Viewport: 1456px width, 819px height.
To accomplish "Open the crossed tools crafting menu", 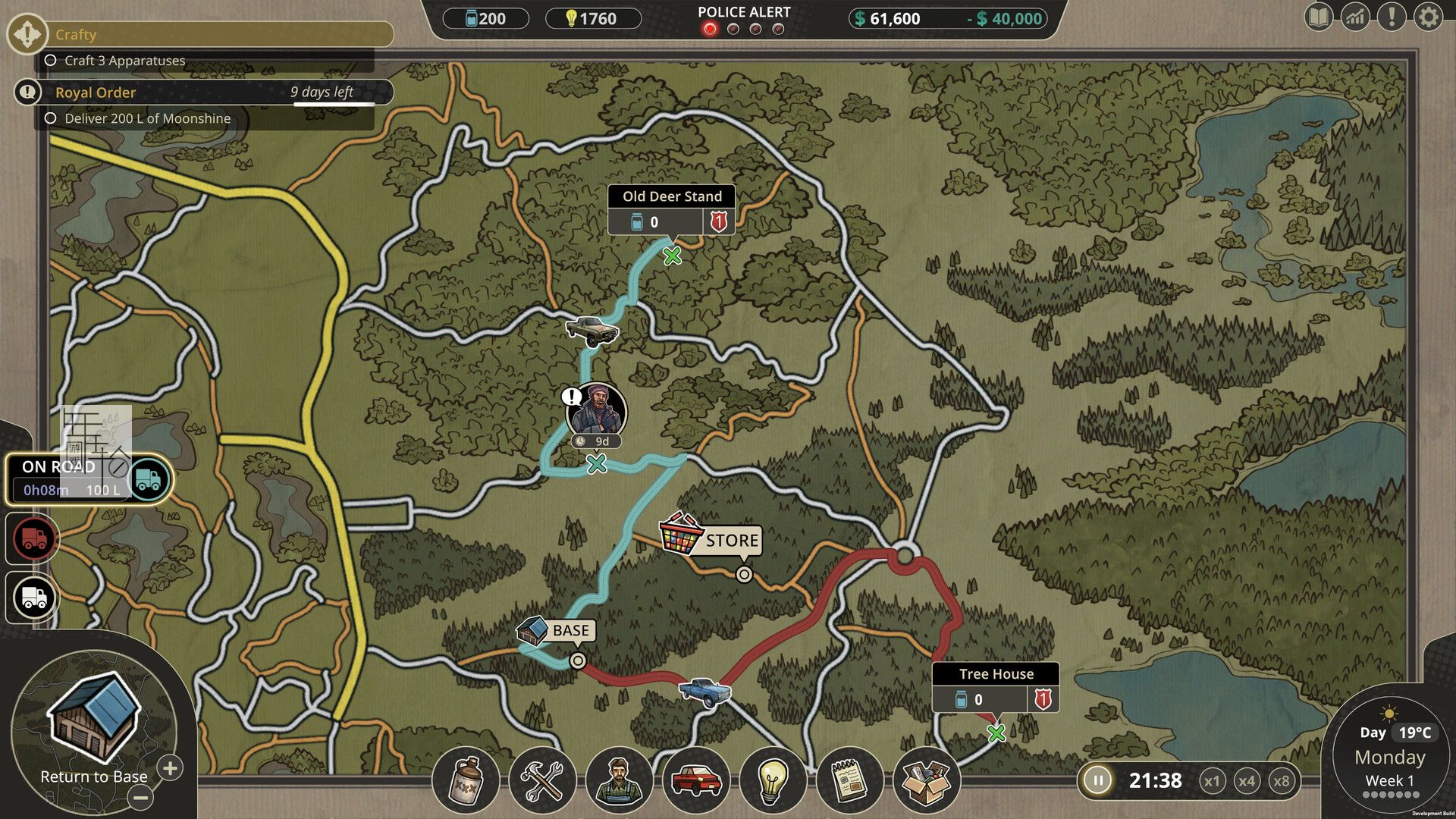I will point(541,780).
